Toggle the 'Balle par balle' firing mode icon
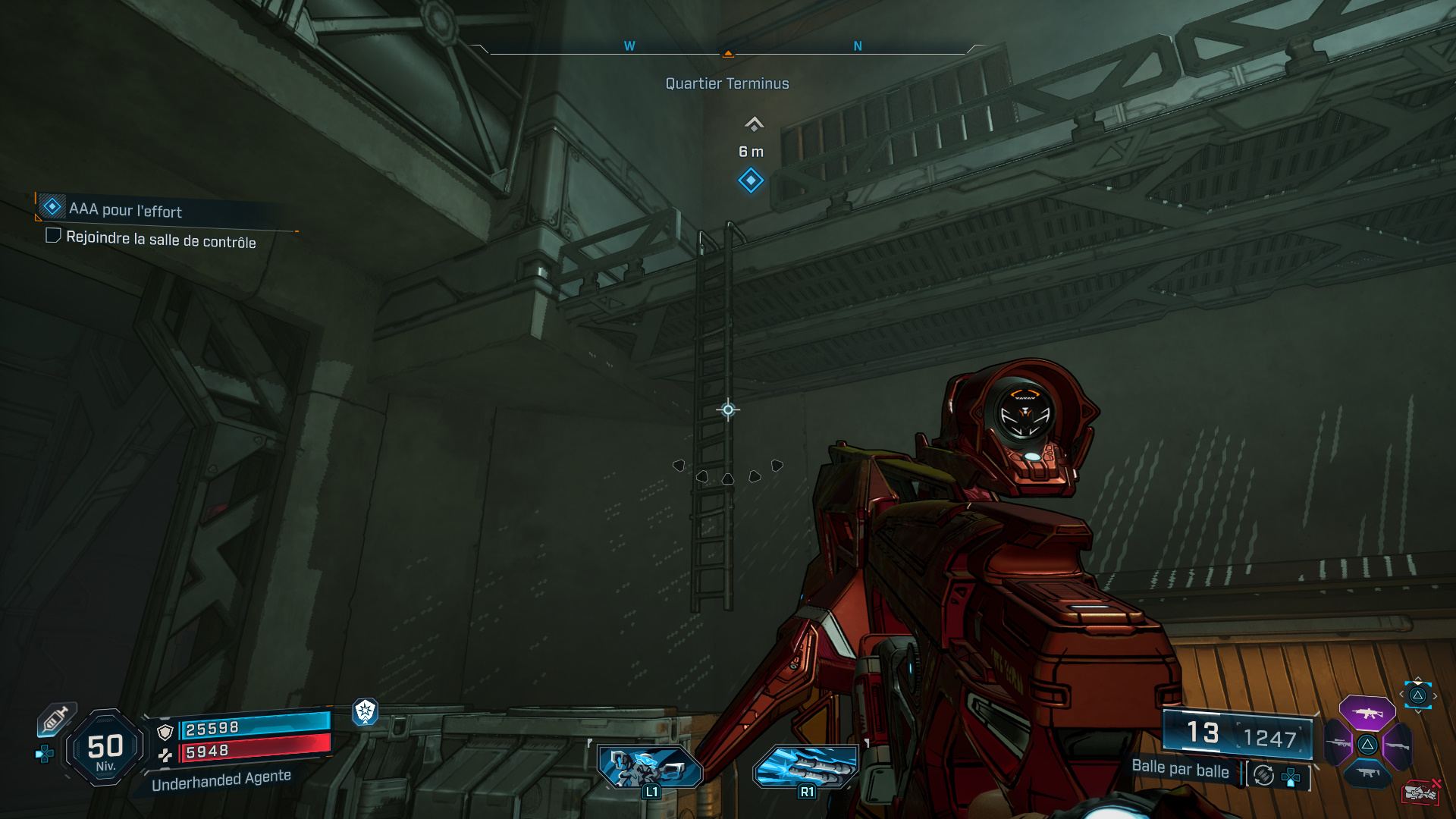Image resolution: width=1456 pixels, height=819 pixels. click(1263, 775)
